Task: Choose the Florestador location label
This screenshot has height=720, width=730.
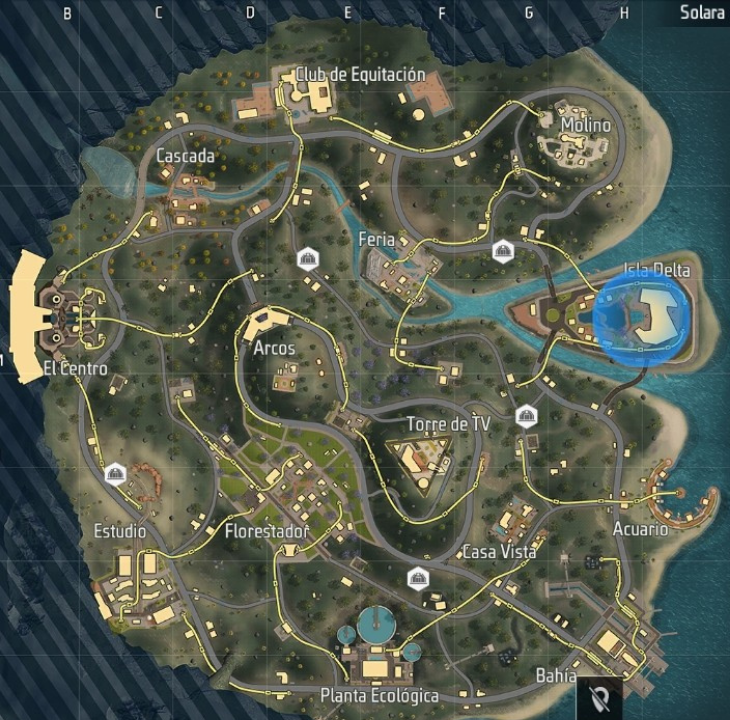Action: click(x=266, y=530)
